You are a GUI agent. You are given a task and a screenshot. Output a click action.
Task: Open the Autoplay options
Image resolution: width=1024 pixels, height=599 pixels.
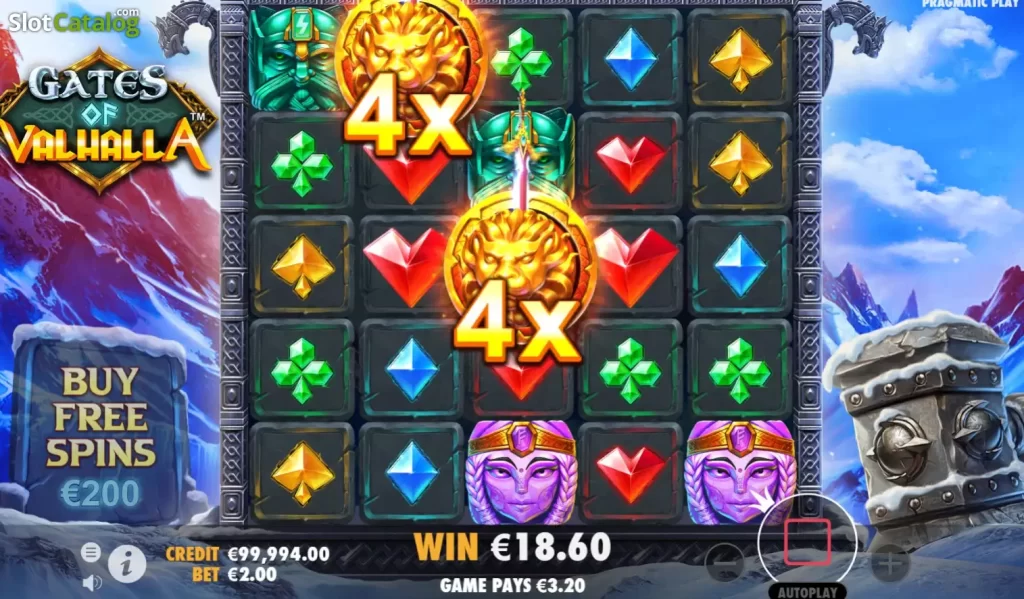click(x=807, y=590)
